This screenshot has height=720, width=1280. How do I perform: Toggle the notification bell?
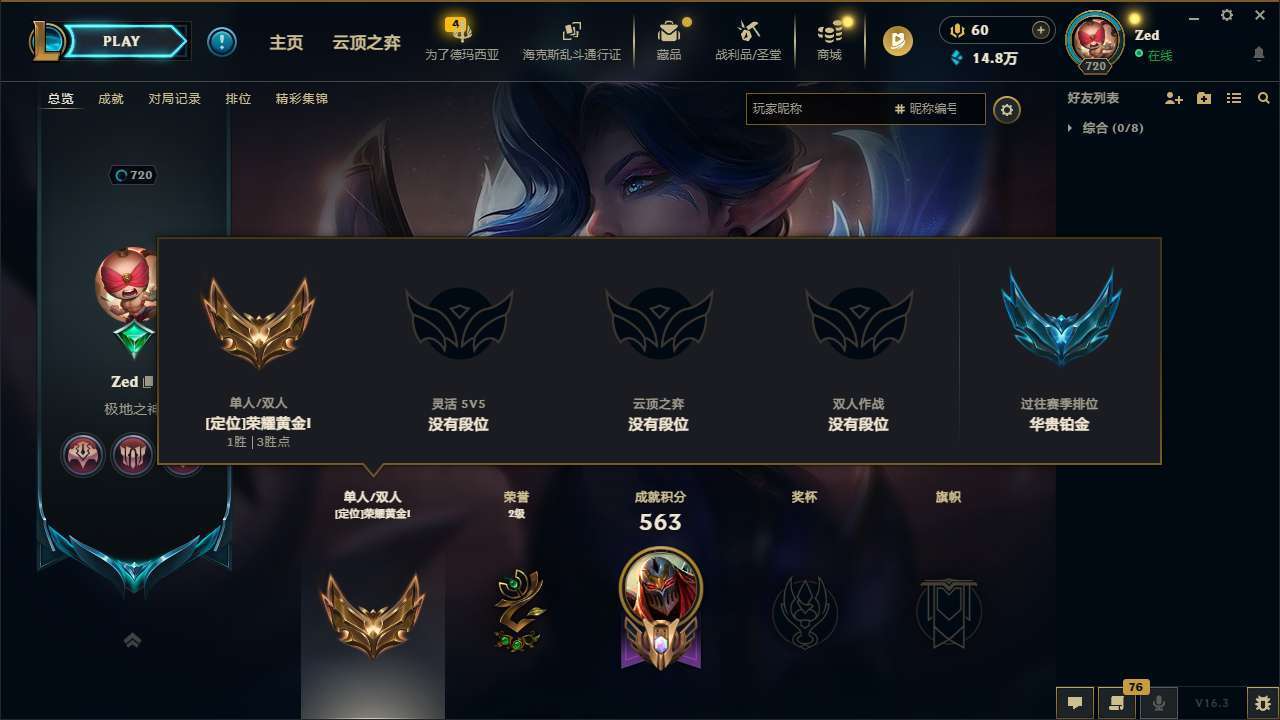pyautogui.click(x=1258, y=52)
